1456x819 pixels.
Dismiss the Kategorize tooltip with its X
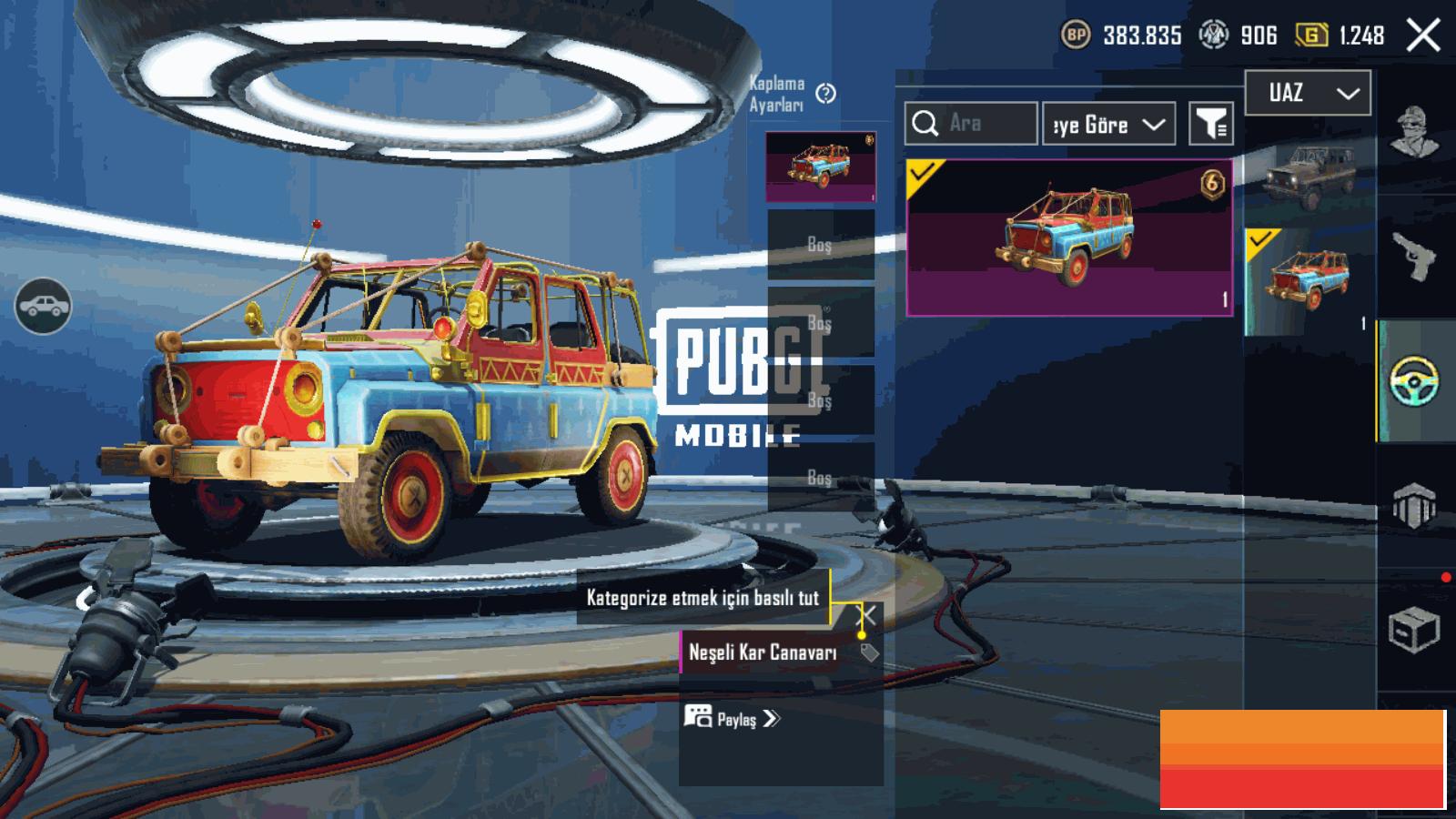(x=868, y=615)
